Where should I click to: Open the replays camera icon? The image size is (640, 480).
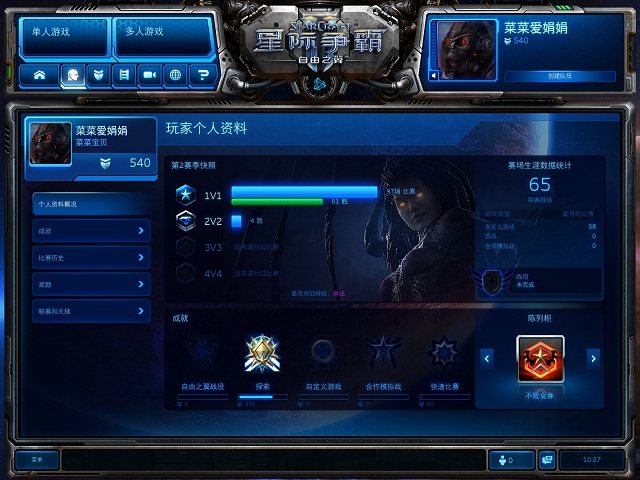tap(150, 74)
